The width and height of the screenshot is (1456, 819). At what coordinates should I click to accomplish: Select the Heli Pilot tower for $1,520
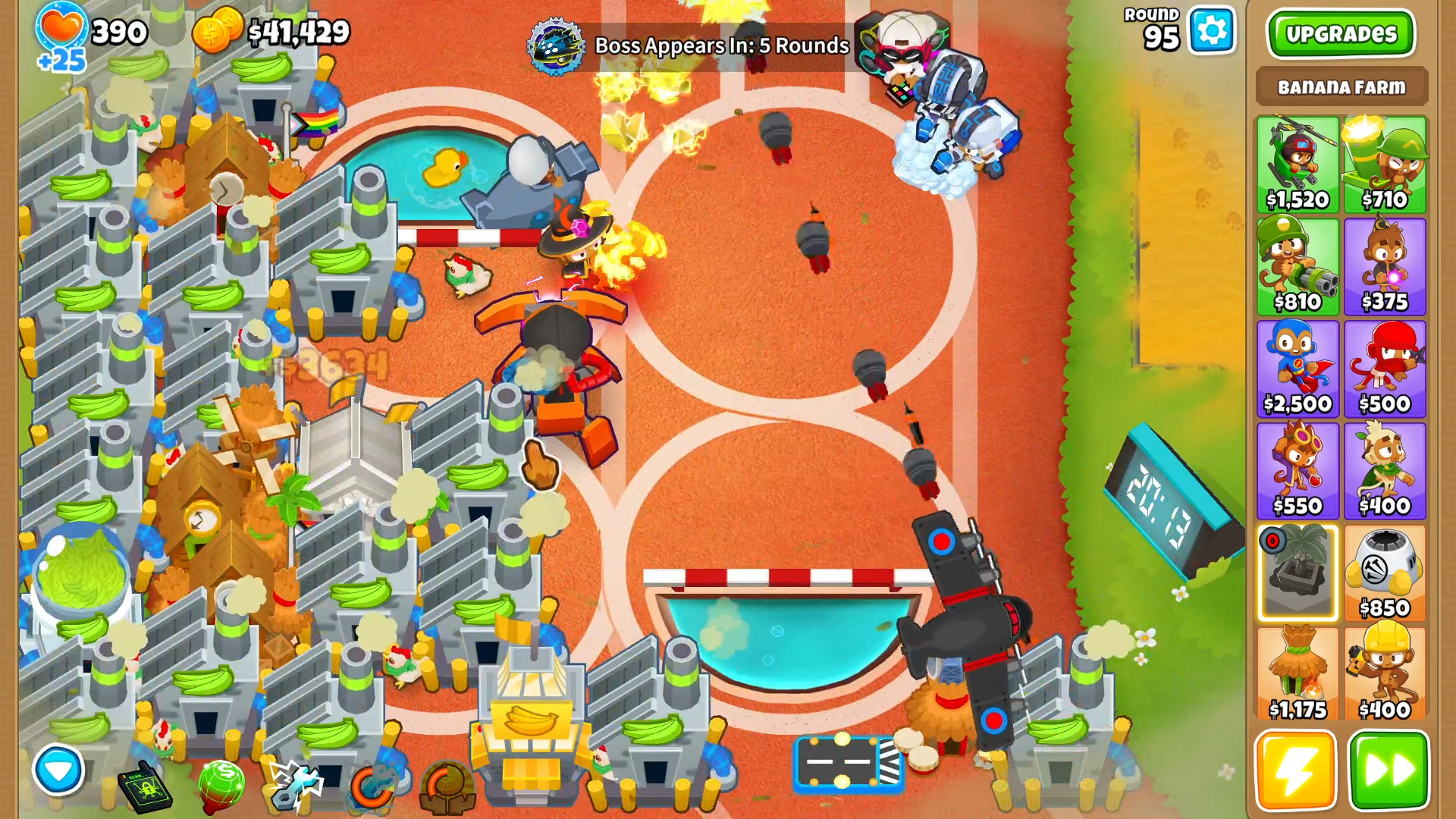click(x=1298, y=165)
